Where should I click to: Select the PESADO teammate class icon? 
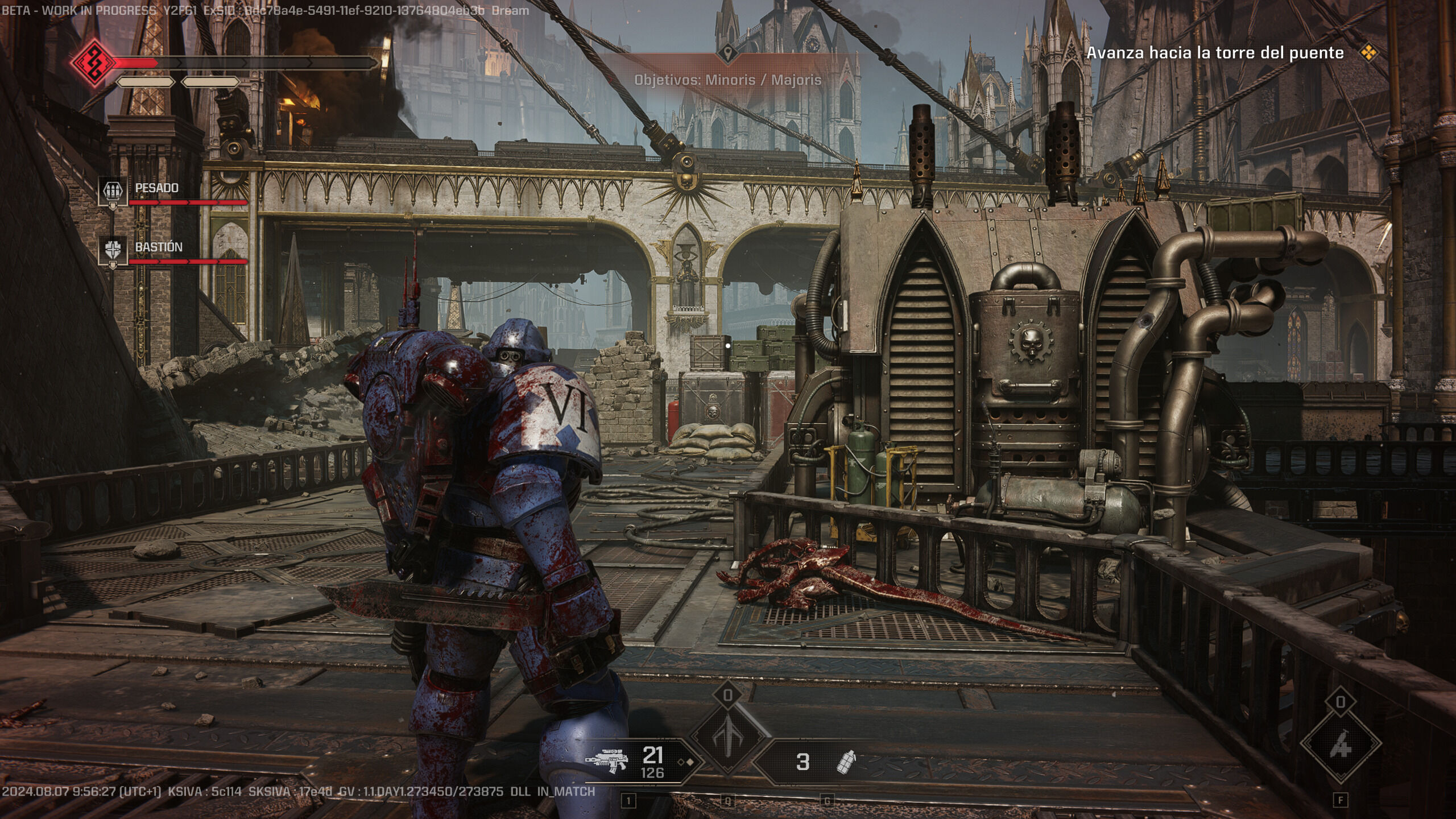113,191
